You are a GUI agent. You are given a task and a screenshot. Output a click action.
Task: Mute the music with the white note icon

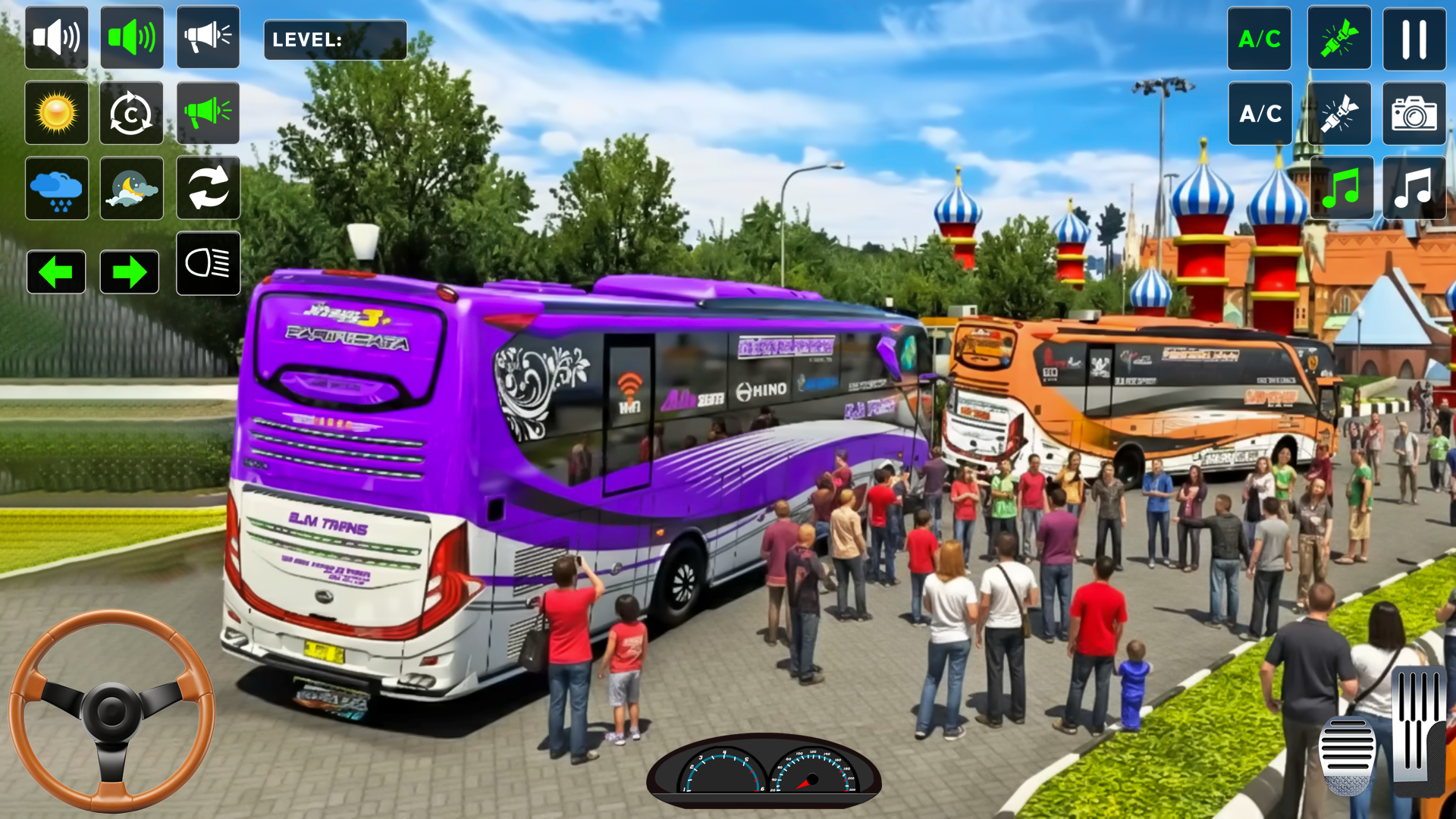click(1414, 188)
